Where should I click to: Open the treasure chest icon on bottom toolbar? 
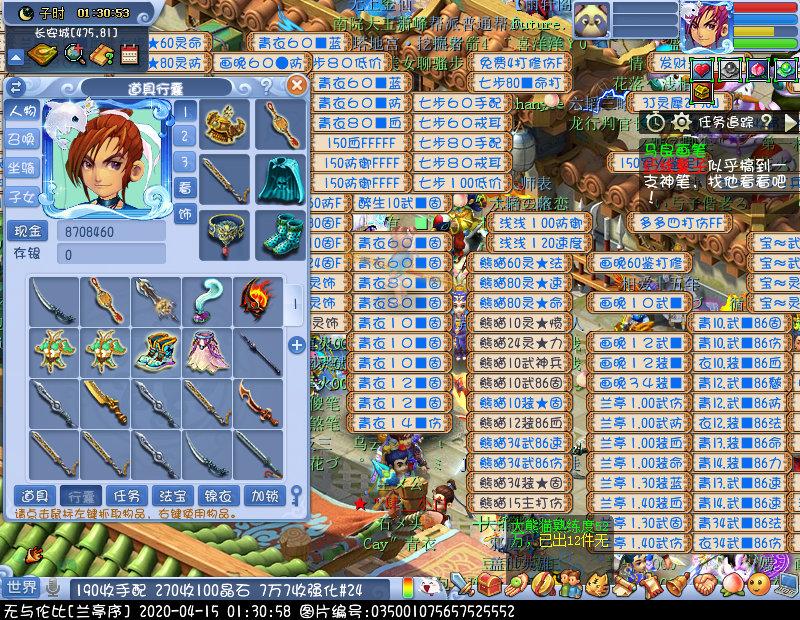(492, 585)
